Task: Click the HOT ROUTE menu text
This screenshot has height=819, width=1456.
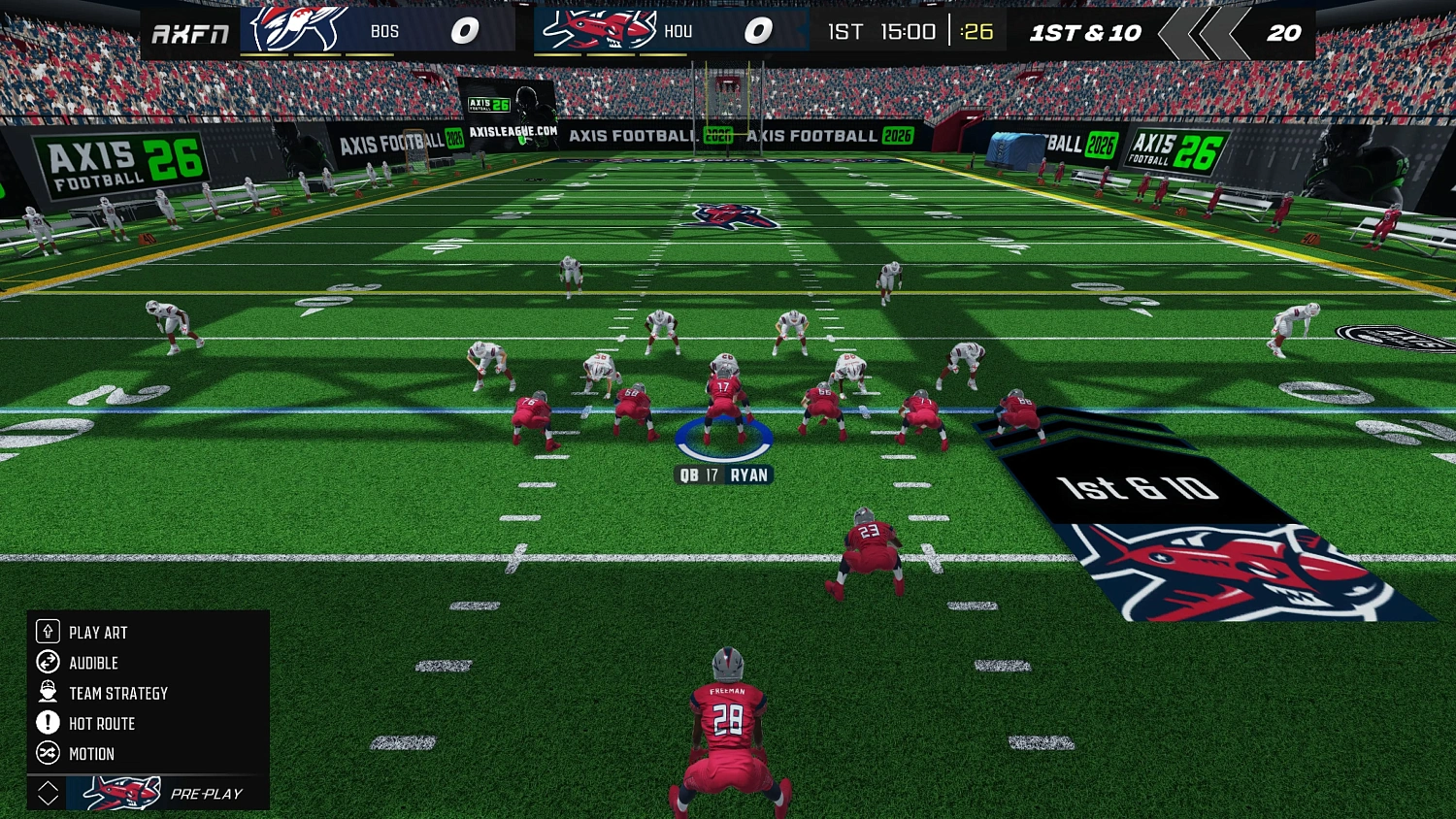Action: click(100, 723)
